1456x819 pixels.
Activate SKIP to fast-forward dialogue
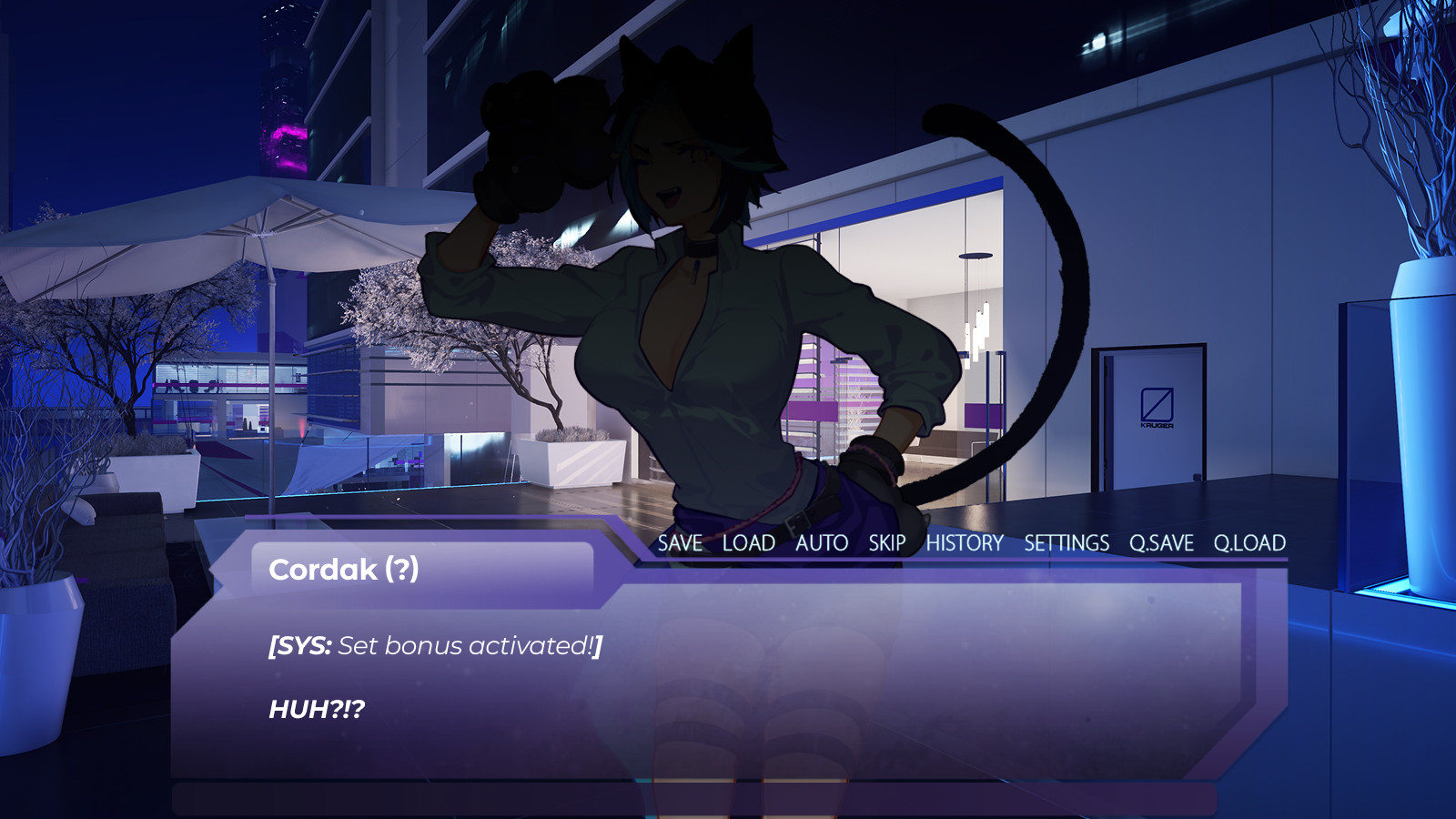click(886, 543)
